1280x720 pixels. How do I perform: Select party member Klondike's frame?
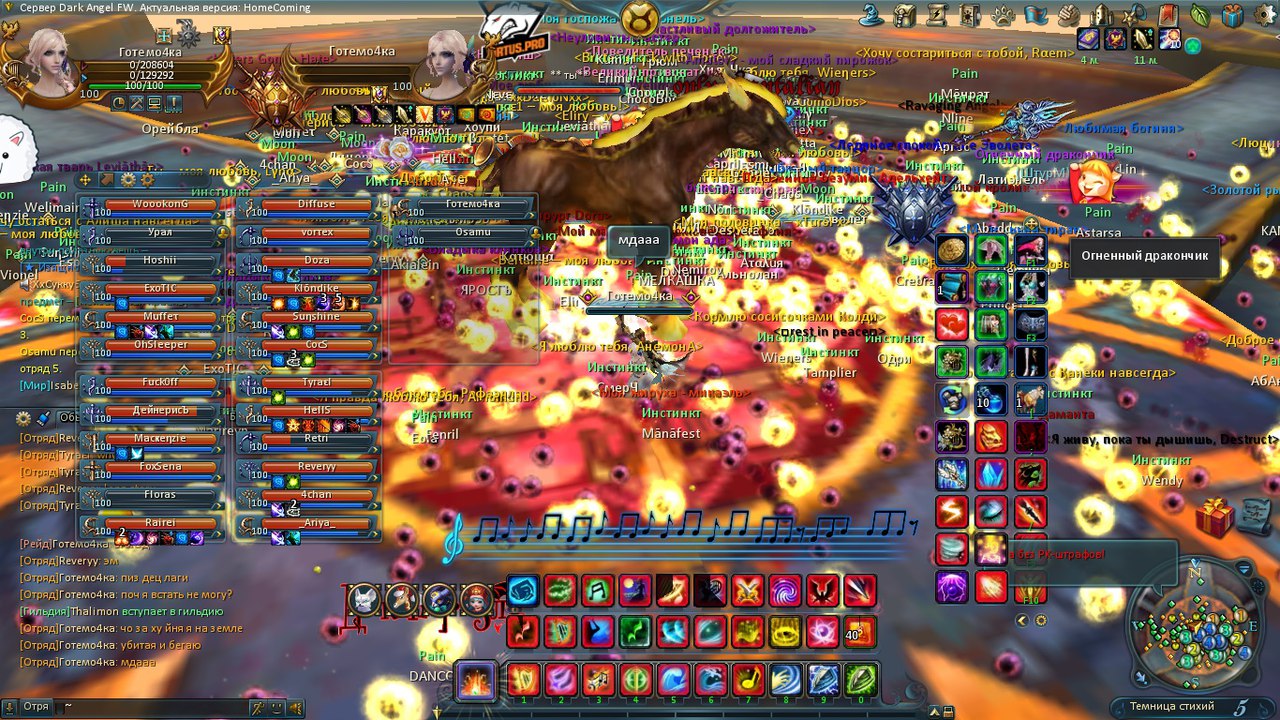[x=317, y=289]
